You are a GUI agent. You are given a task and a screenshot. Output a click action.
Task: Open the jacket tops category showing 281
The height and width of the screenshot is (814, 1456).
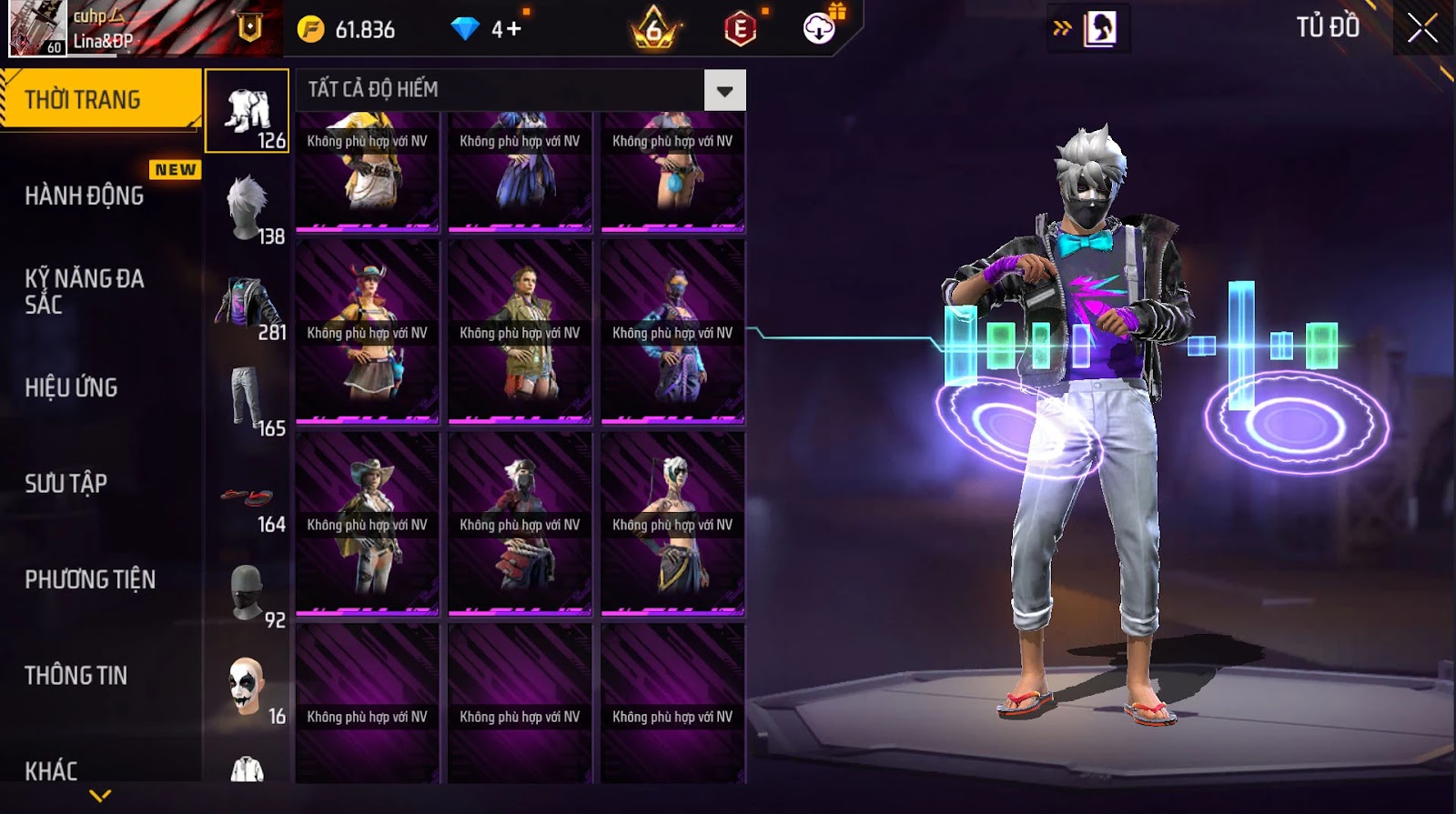click(248, 304)
